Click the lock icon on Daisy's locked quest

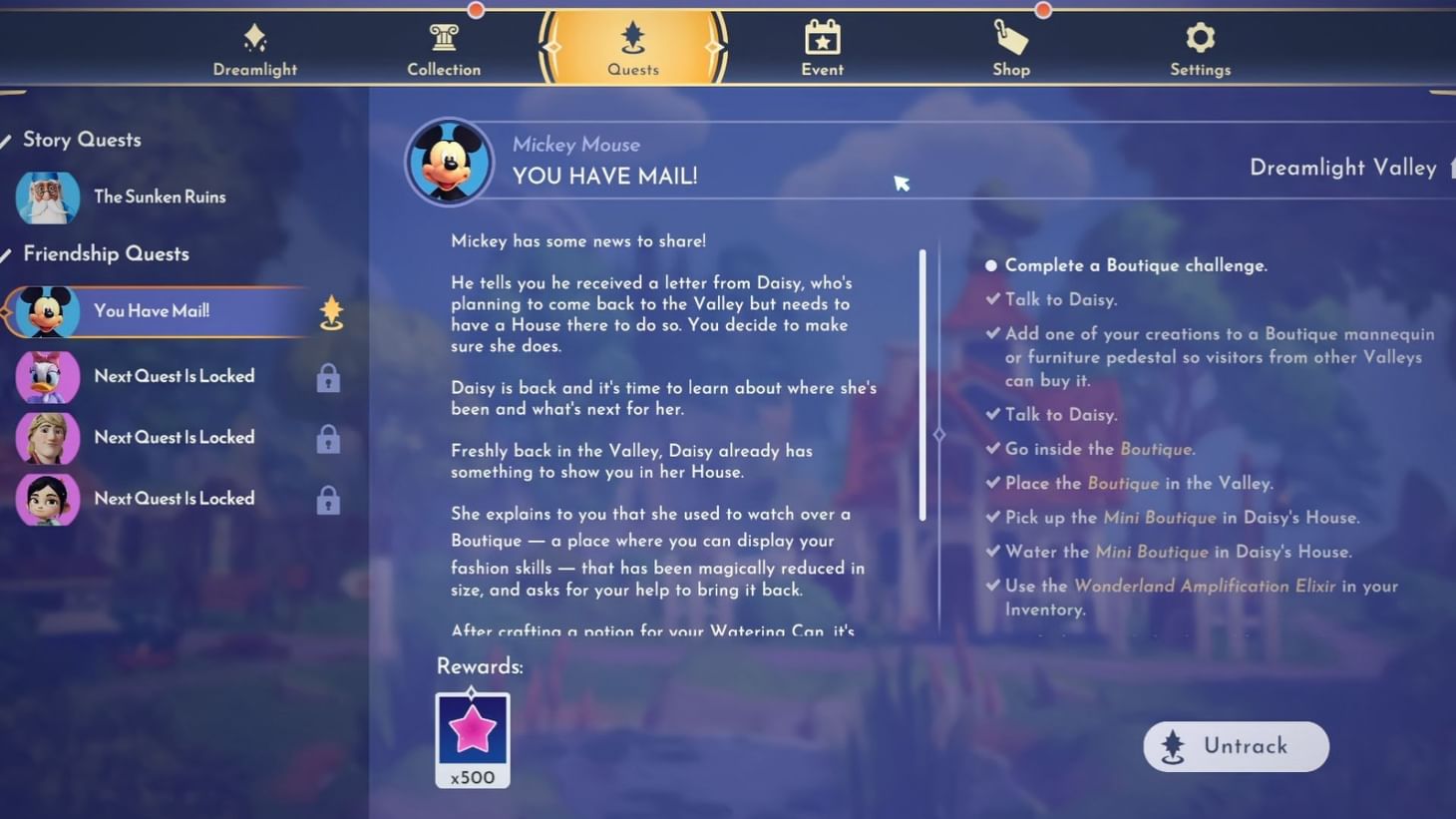pos(328,377)
